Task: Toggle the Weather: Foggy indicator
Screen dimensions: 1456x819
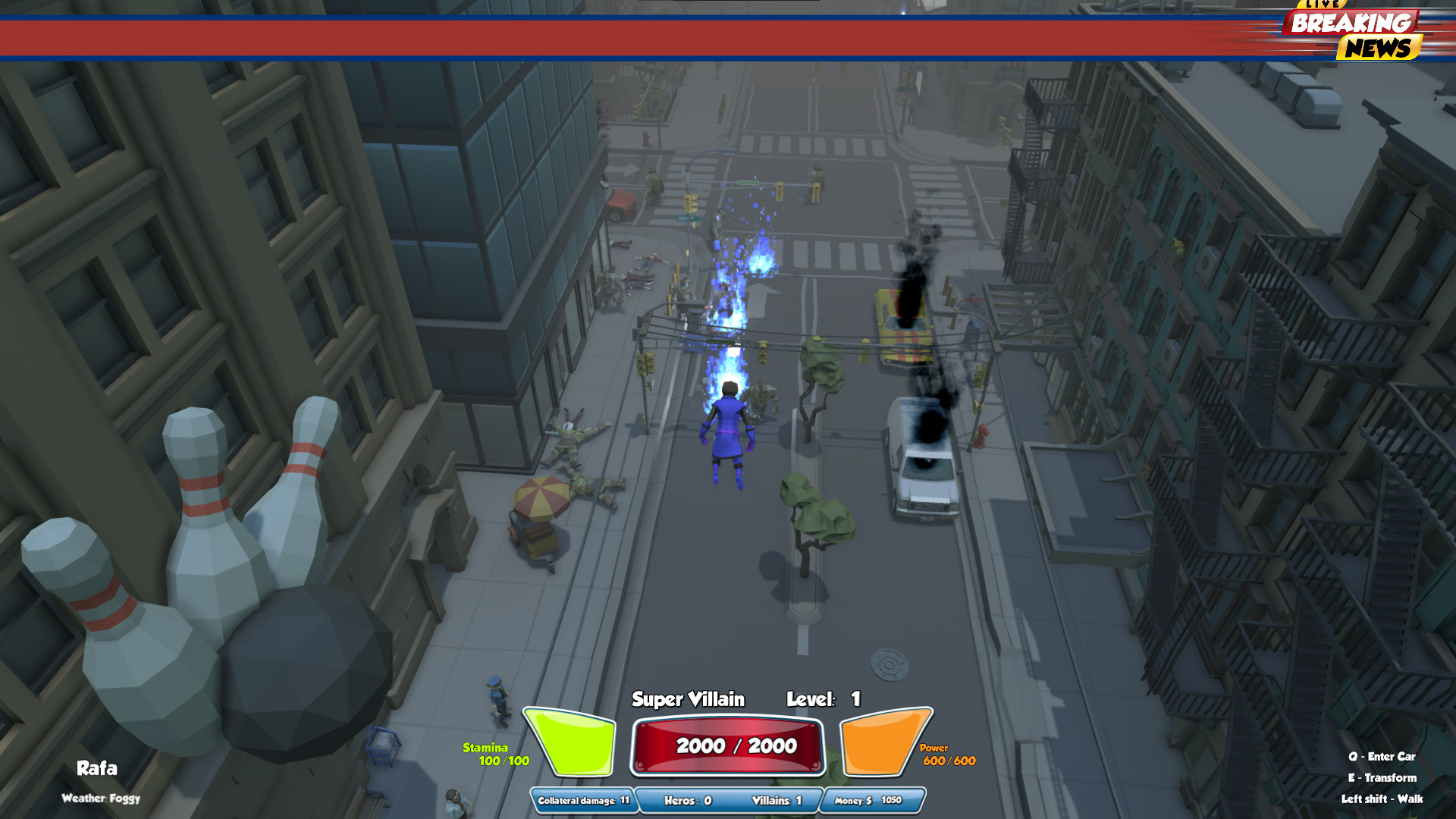Action: [x=102, y=799]
